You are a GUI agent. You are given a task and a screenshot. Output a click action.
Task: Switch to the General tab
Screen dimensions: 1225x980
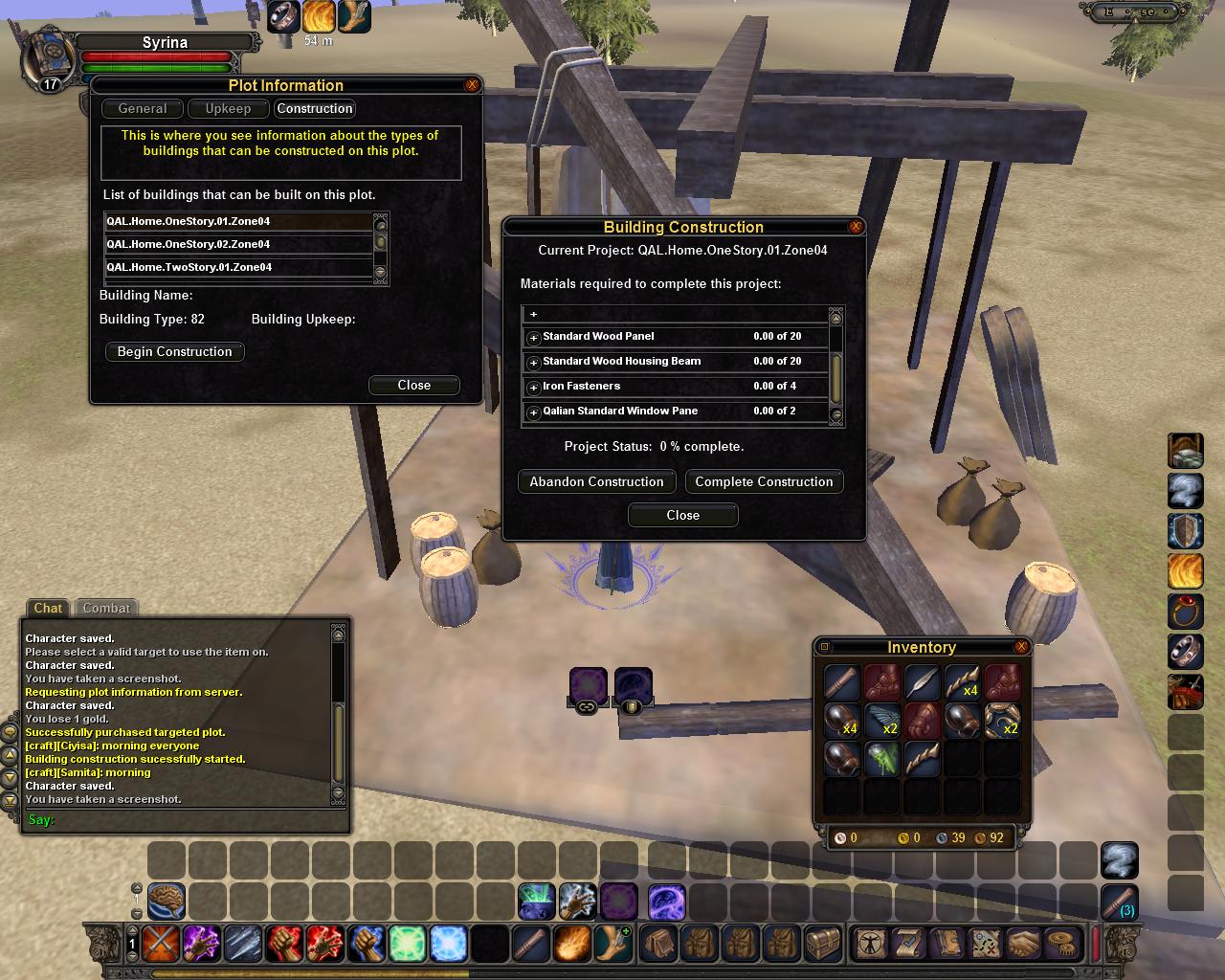click(143, 109)
